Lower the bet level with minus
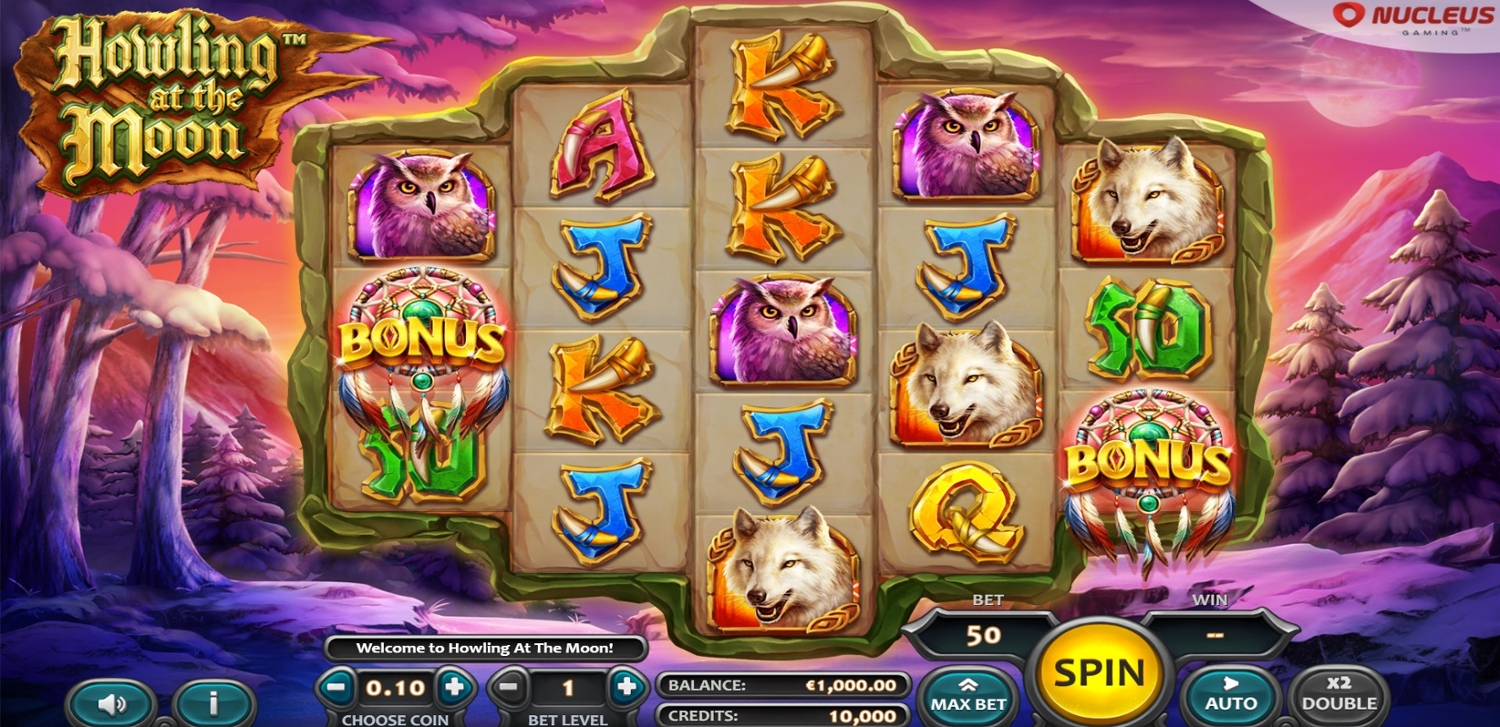The height and width of the screenshot is (727, 1500). point(510,687)
